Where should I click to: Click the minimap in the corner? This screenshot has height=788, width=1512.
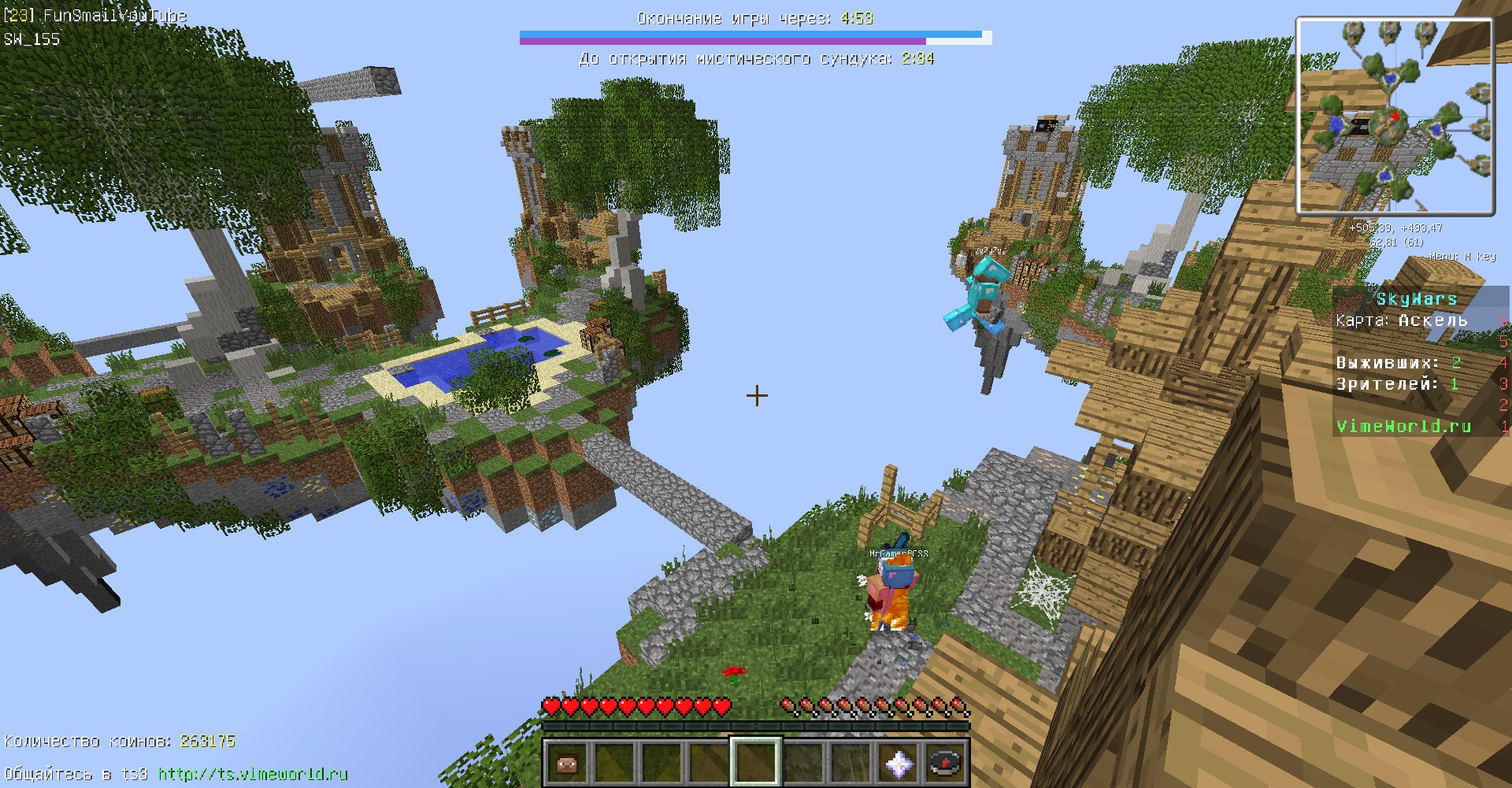(1395, 117)
